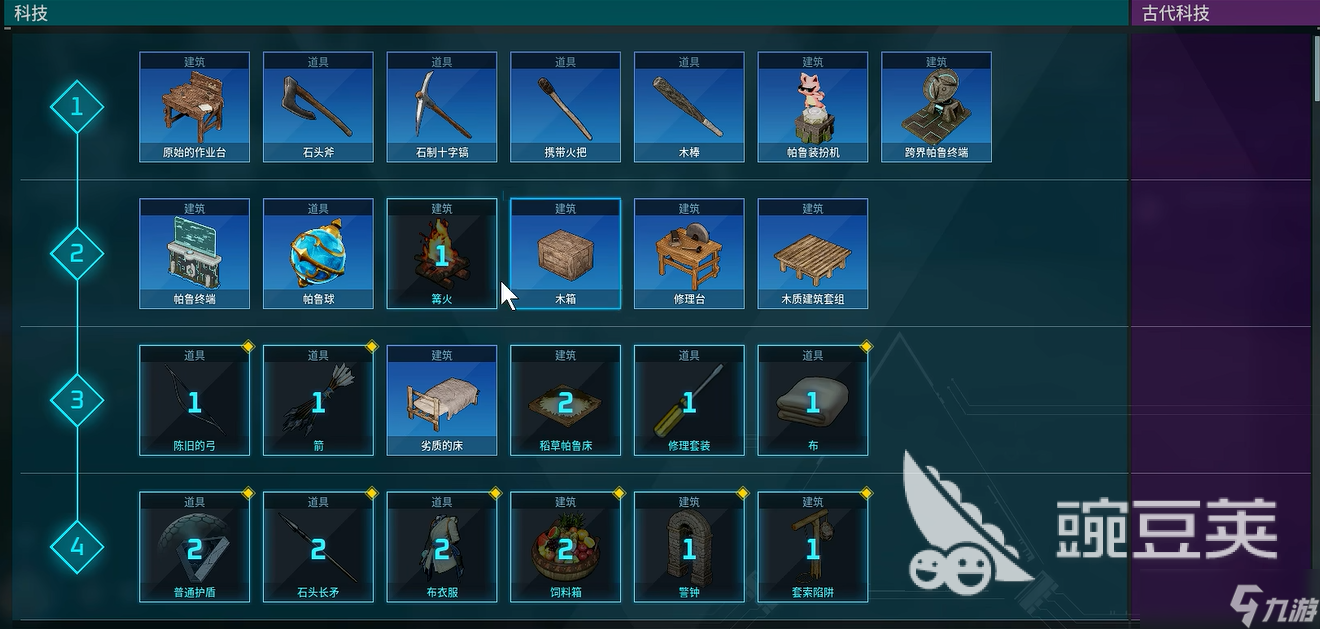Choose the 木质建筑套组 building set

click(x=813, y=254)
